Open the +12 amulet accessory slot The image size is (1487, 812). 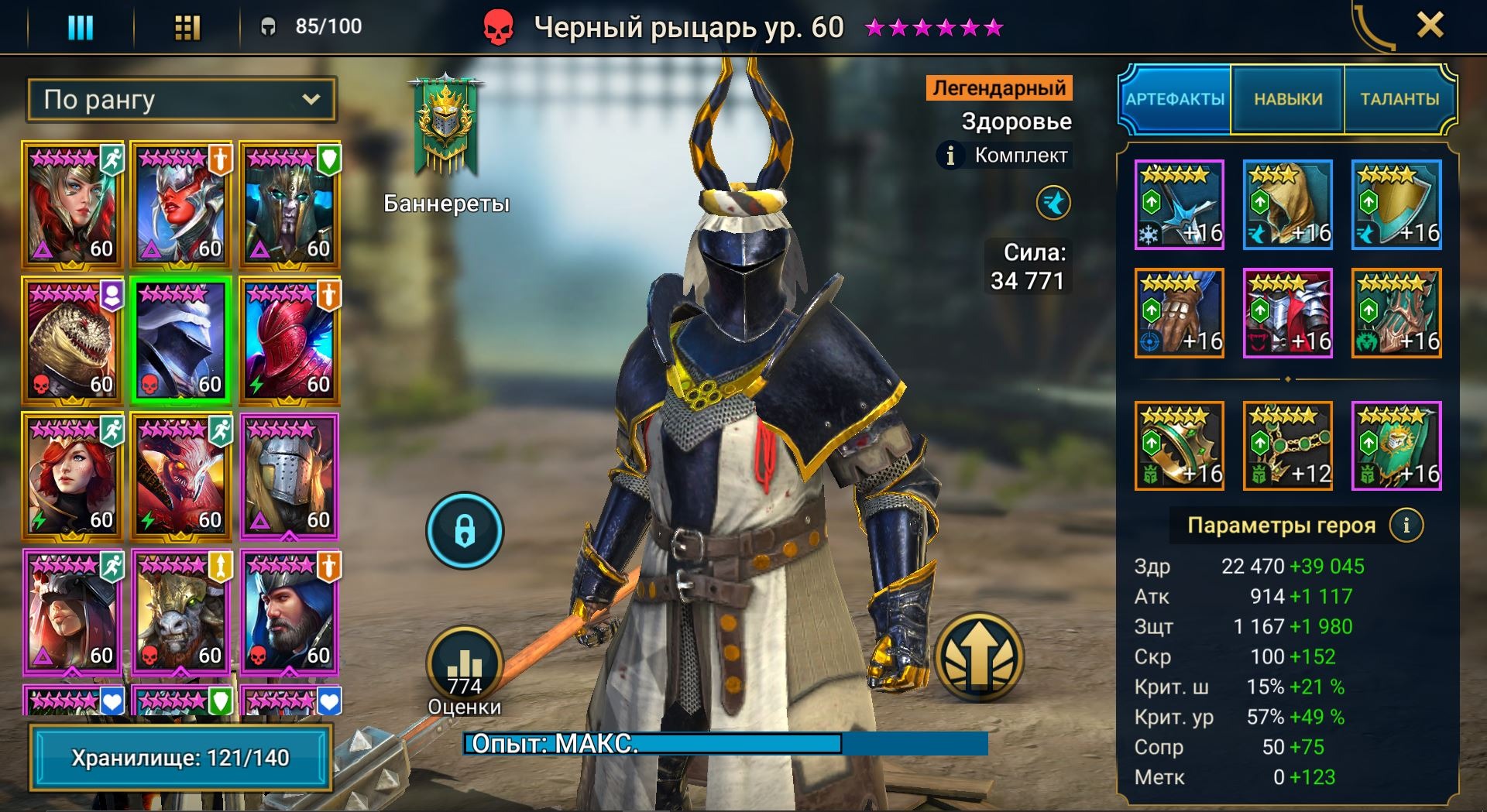click(x=1287, y=446)
